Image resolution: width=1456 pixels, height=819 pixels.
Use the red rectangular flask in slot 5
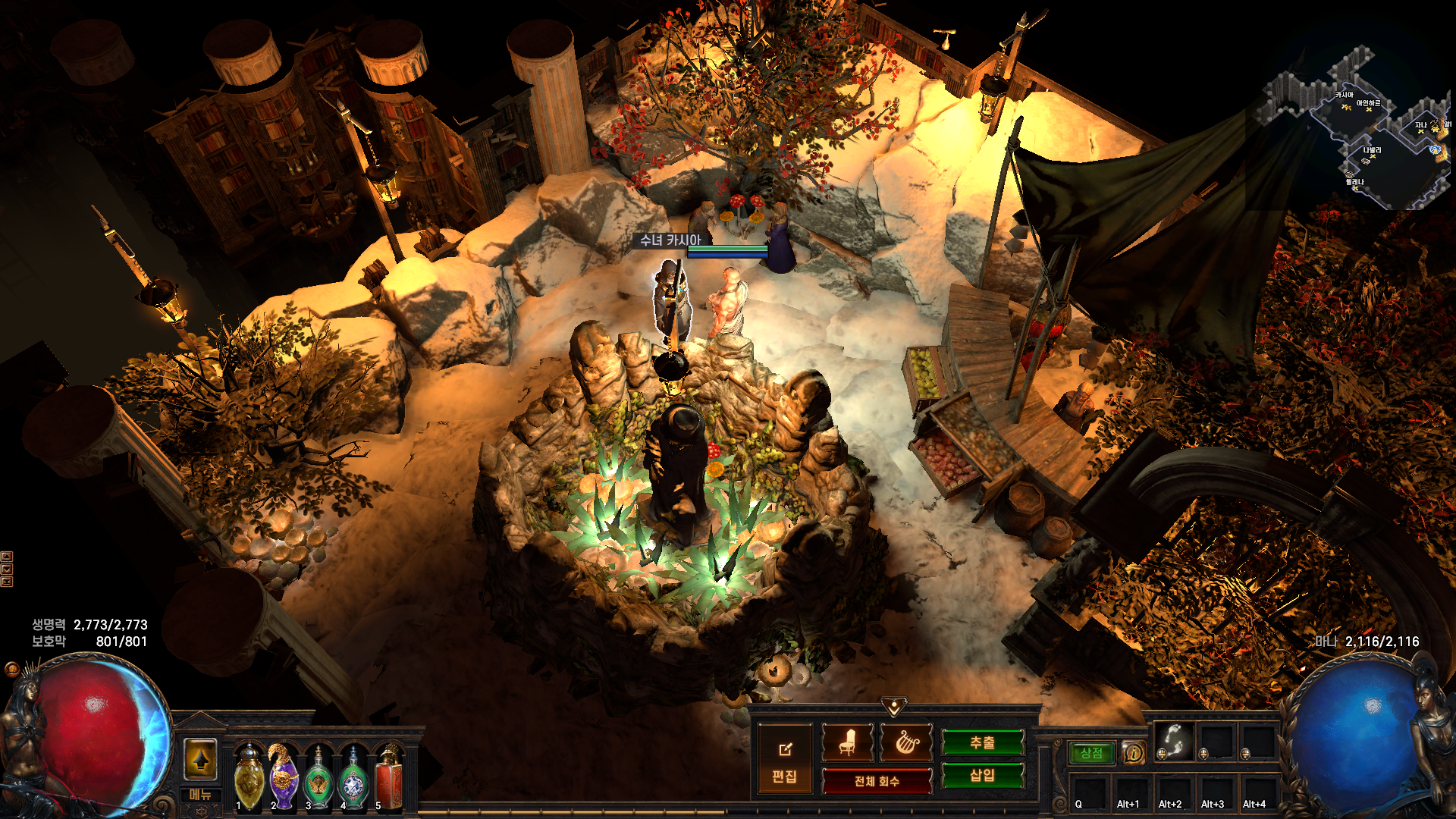(388, 777)
